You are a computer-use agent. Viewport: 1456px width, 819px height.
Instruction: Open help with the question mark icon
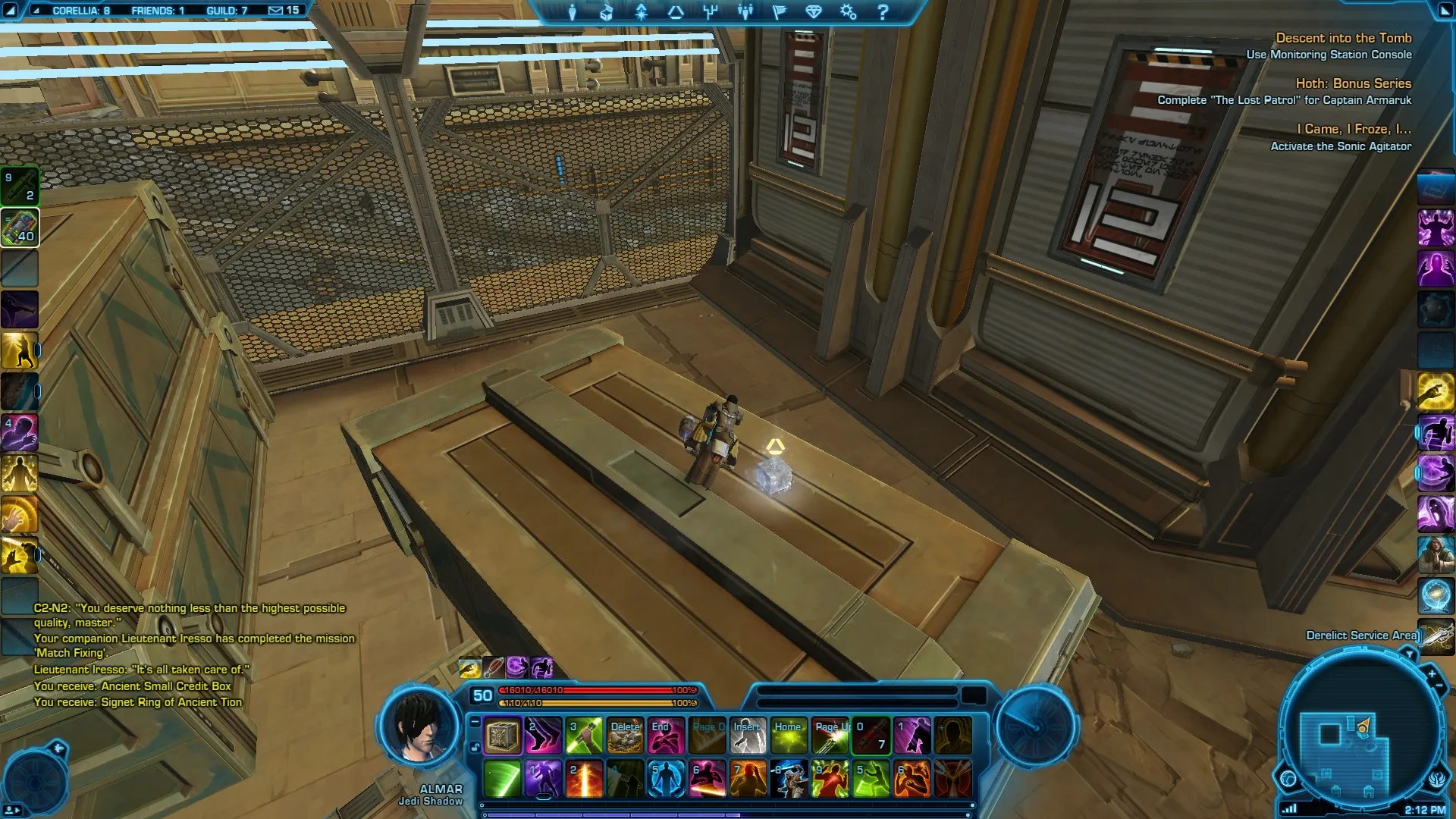(883, 12)
